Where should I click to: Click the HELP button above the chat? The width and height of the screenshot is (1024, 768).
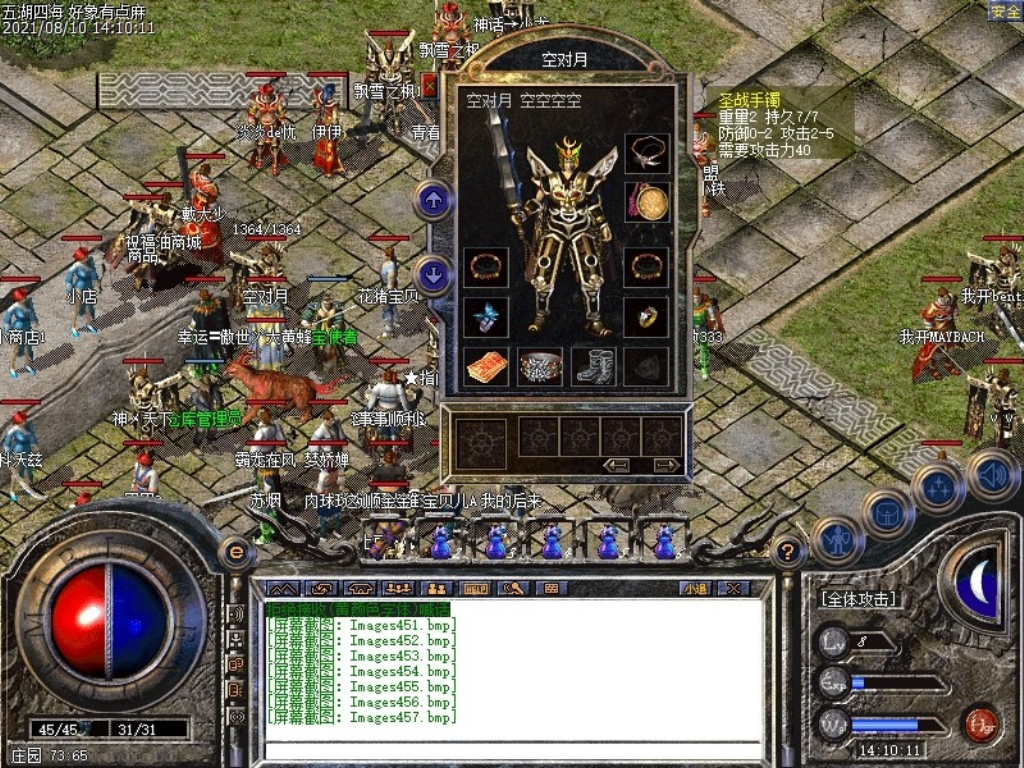point(475,588)
